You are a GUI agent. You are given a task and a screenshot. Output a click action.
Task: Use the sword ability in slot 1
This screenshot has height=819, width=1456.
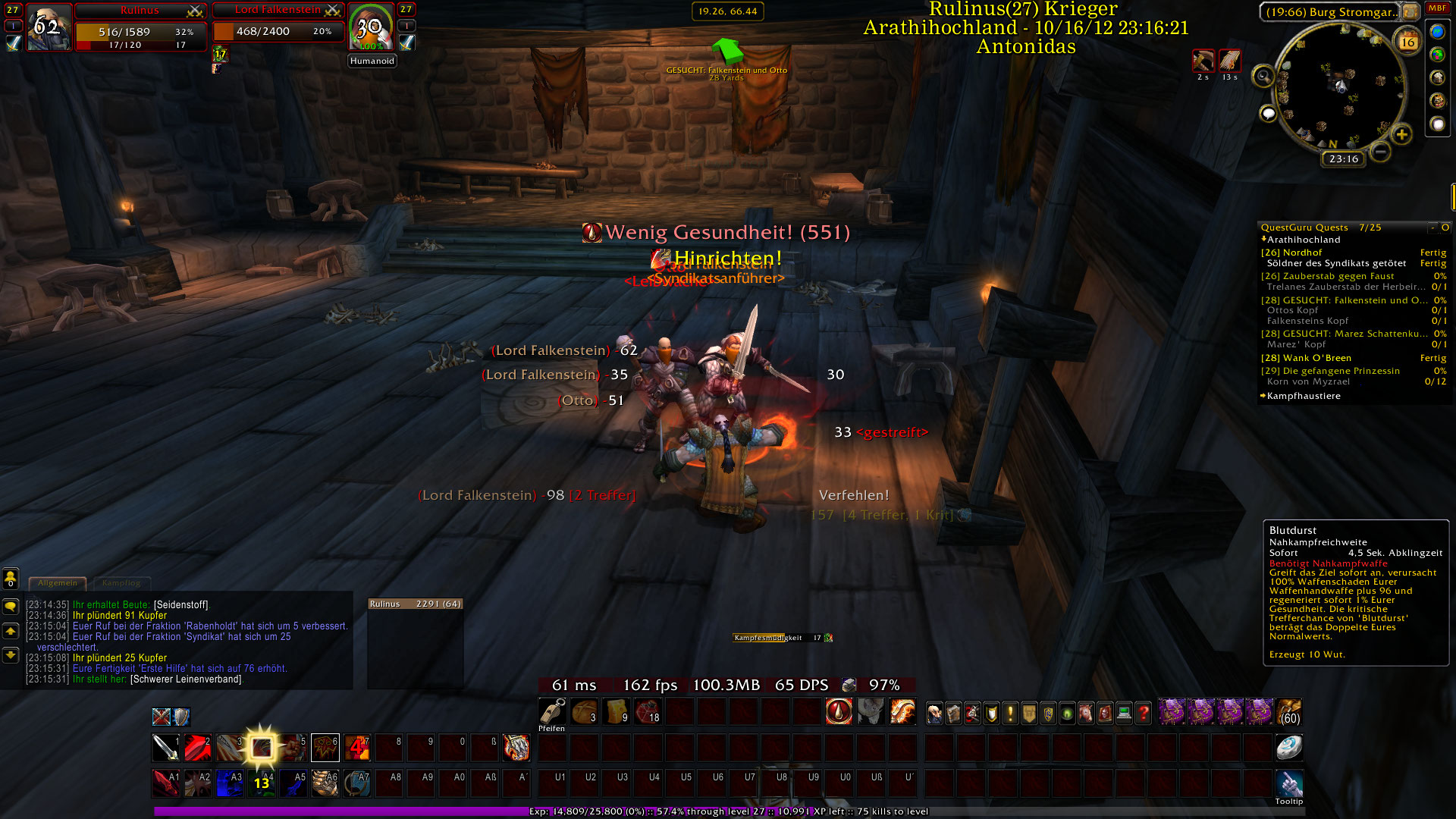coord(165,748)
